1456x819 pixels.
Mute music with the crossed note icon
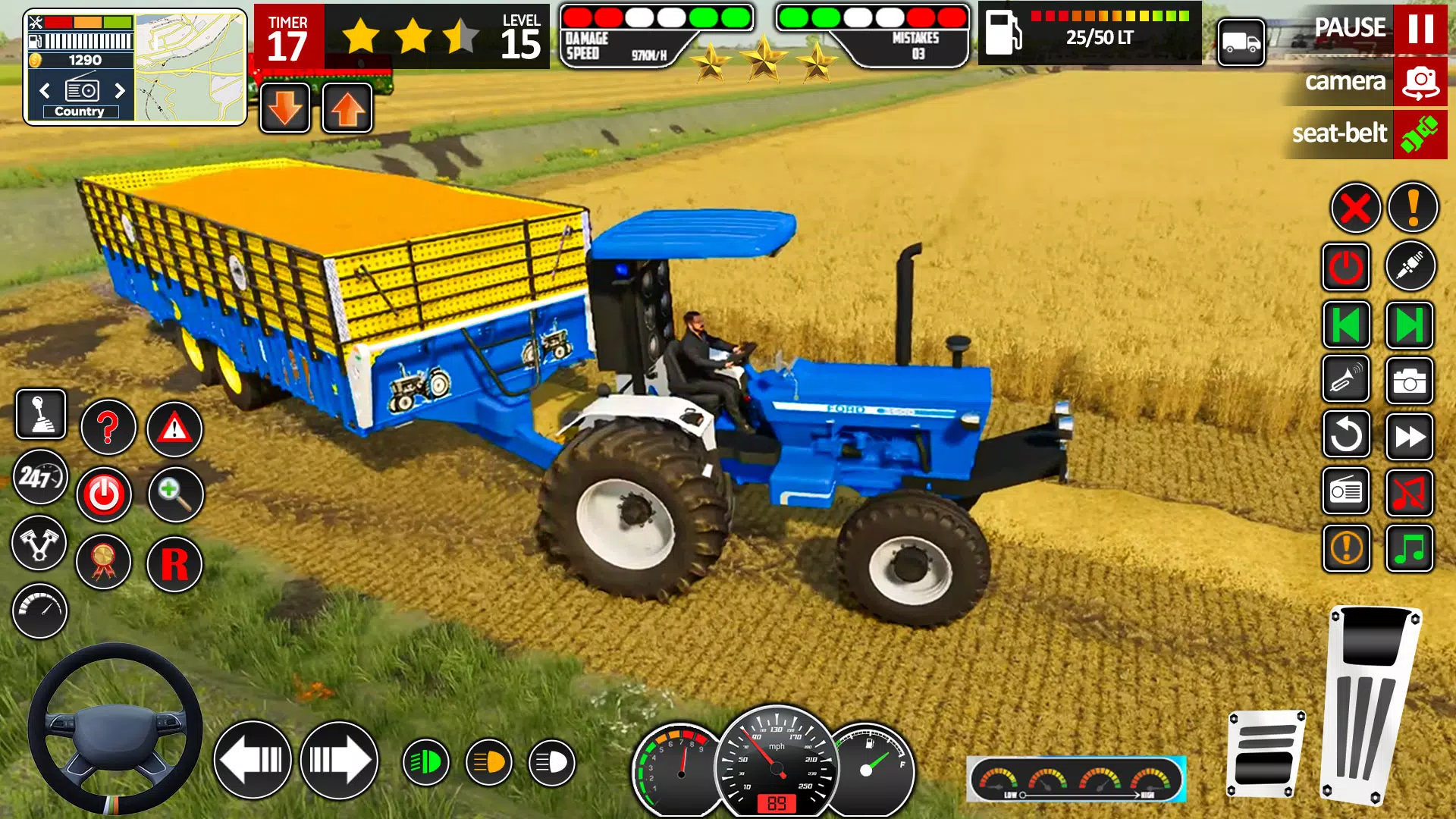click(x=1410, y=491)
